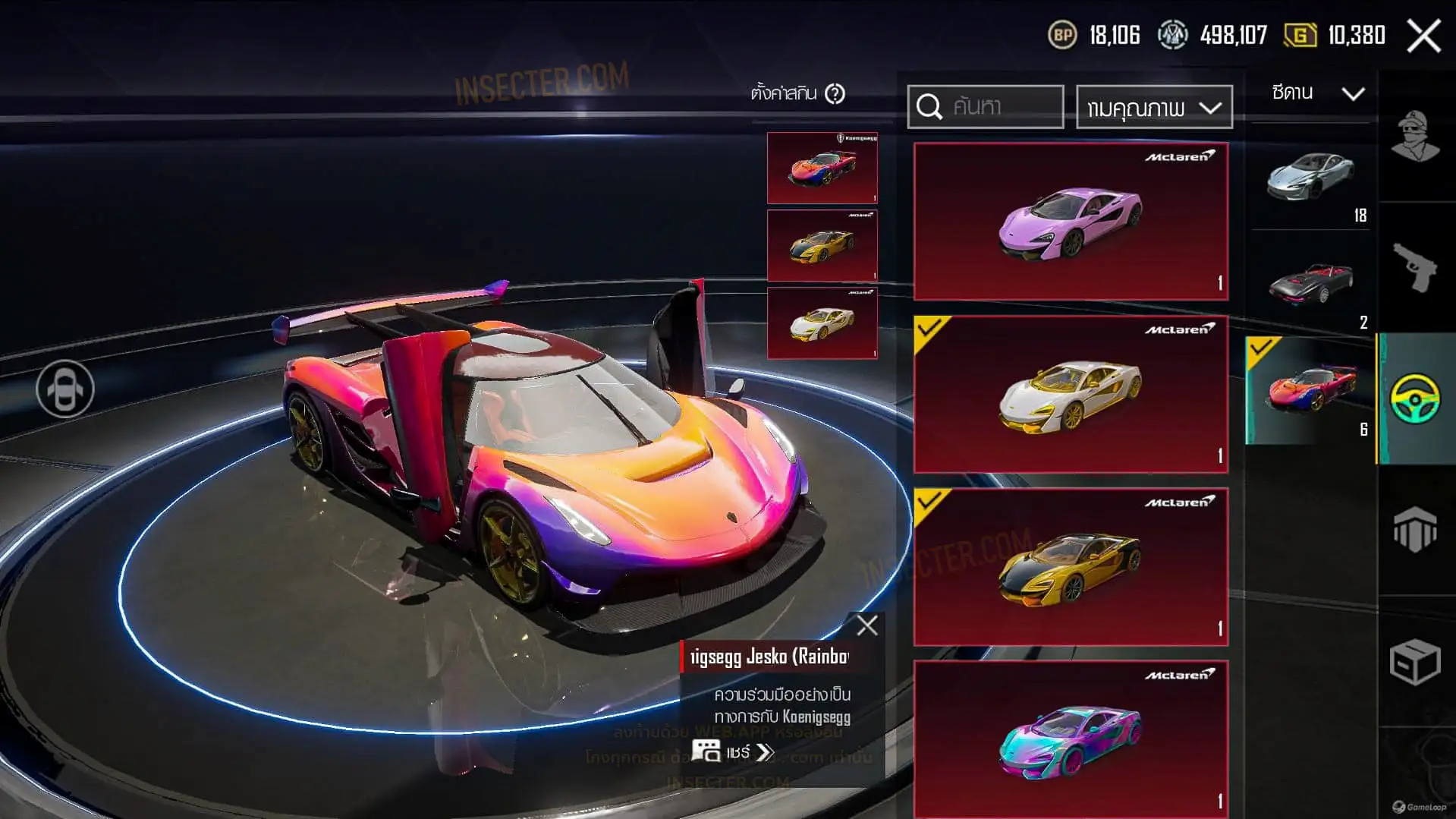Choose the dark convertible car model
This screenshot has height=819, width=1456.
pos(1310,285)
